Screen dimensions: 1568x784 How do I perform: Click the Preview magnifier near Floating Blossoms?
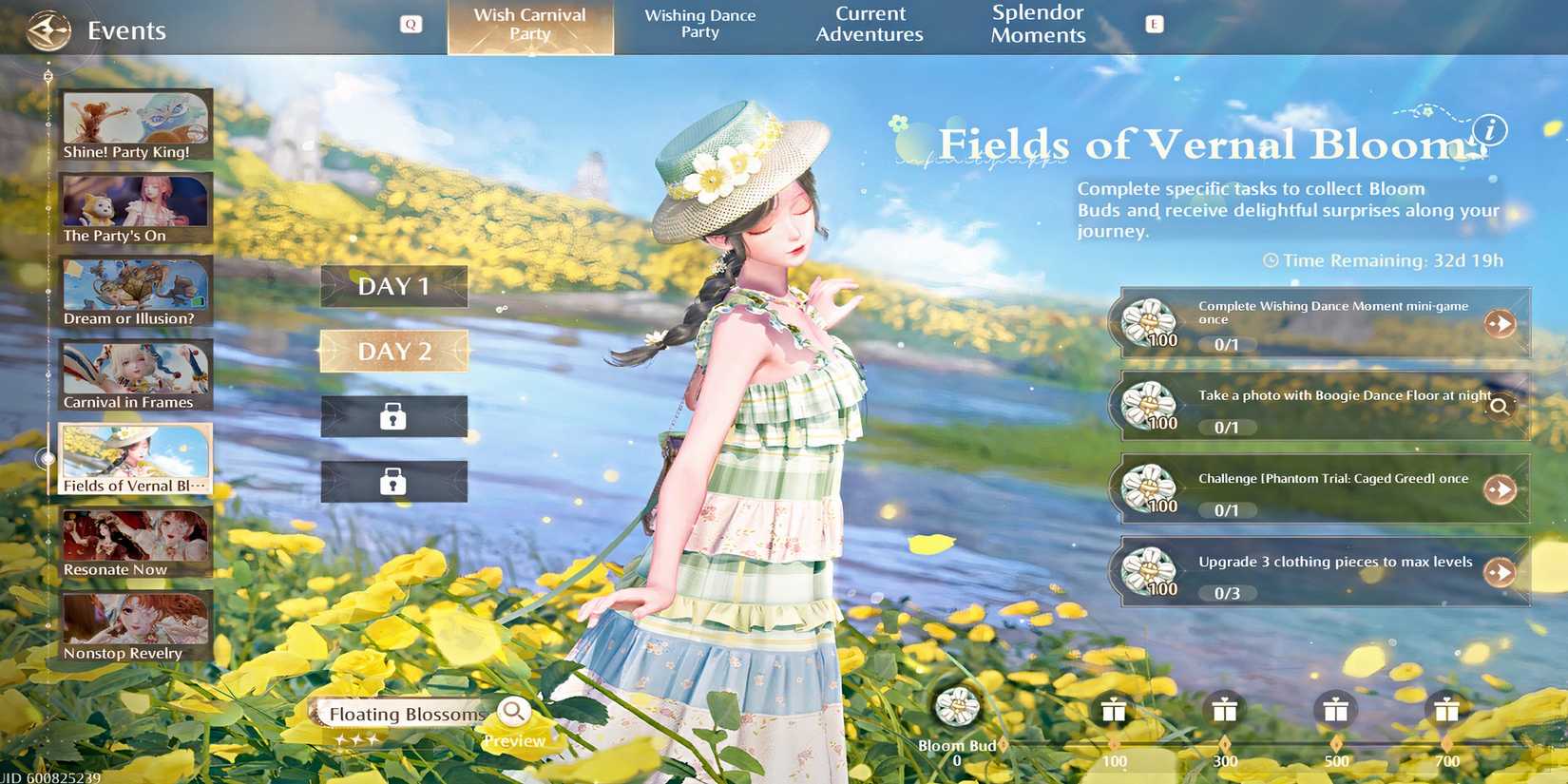click(x=514, y=710)
